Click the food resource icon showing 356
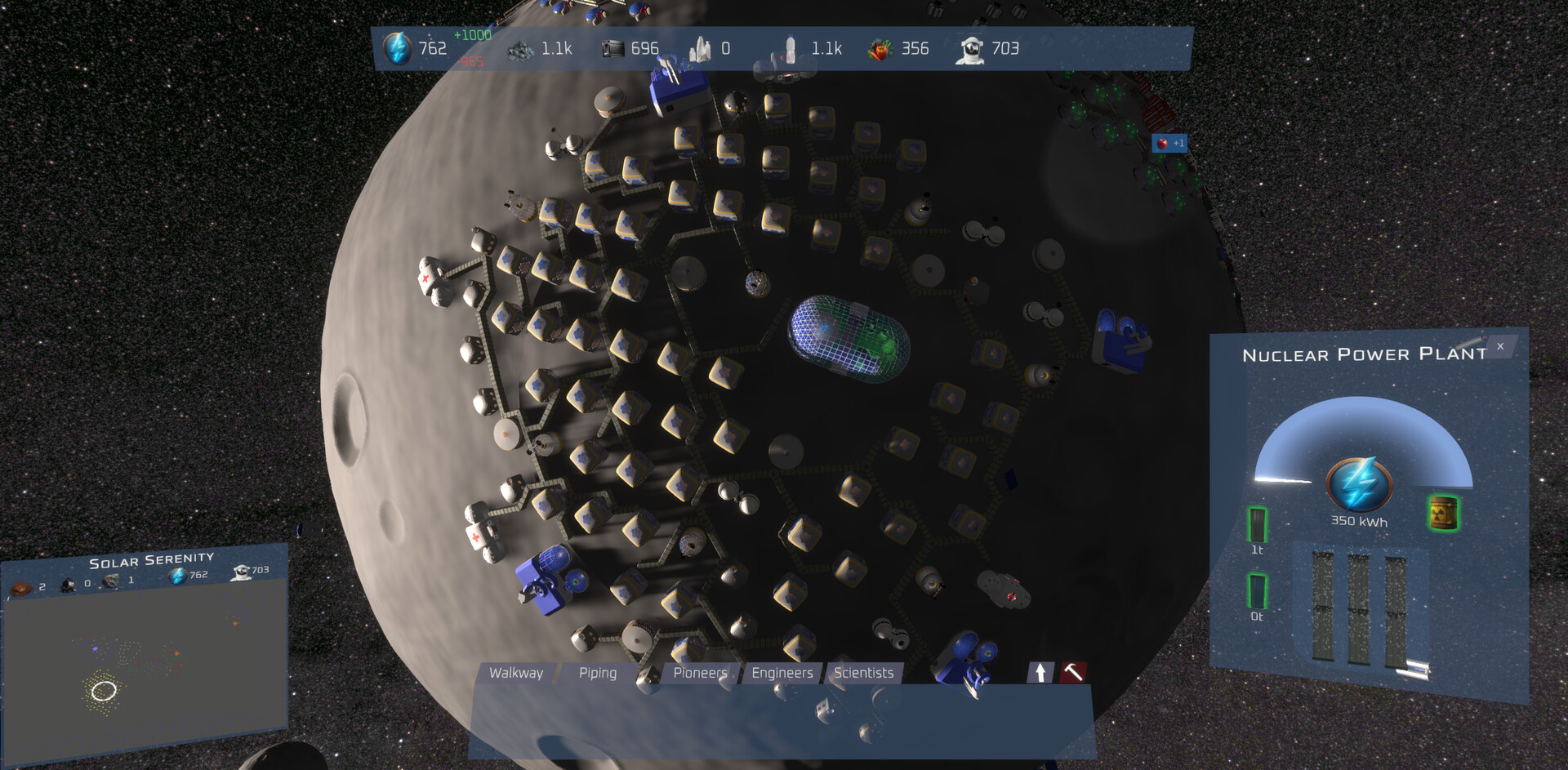The image size is (1568, 770). point(880,48)
